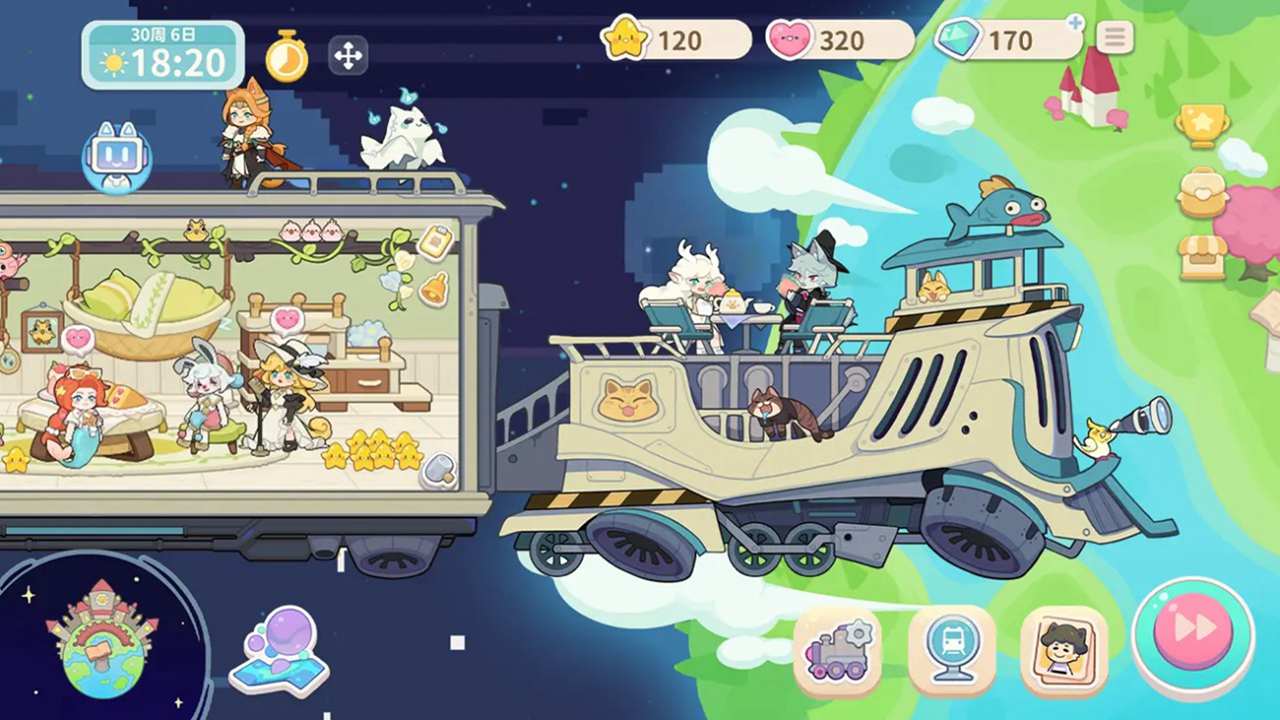Open the backpack inventory
Viewport: 1280px width, 720px height.
pos(1202,193)
